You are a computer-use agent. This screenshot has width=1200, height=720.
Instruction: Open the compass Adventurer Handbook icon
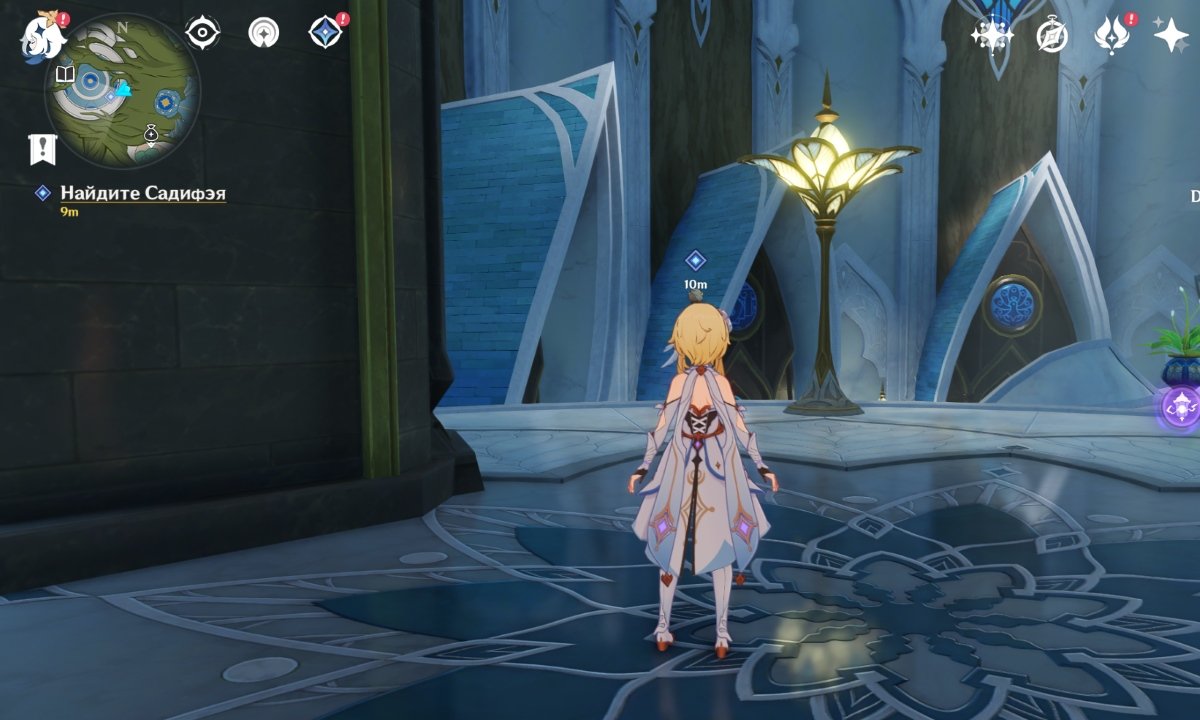coord(1052,36)
